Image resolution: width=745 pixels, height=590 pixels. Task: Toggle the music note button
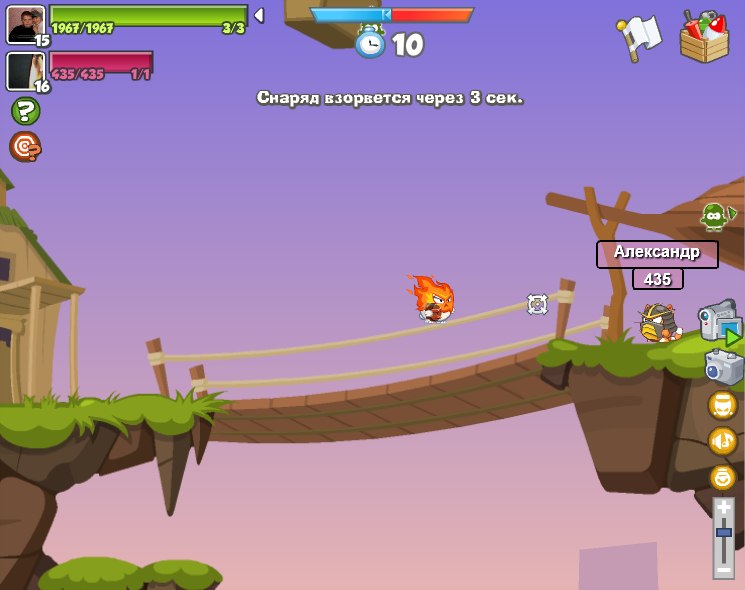(x=722, y=440)
